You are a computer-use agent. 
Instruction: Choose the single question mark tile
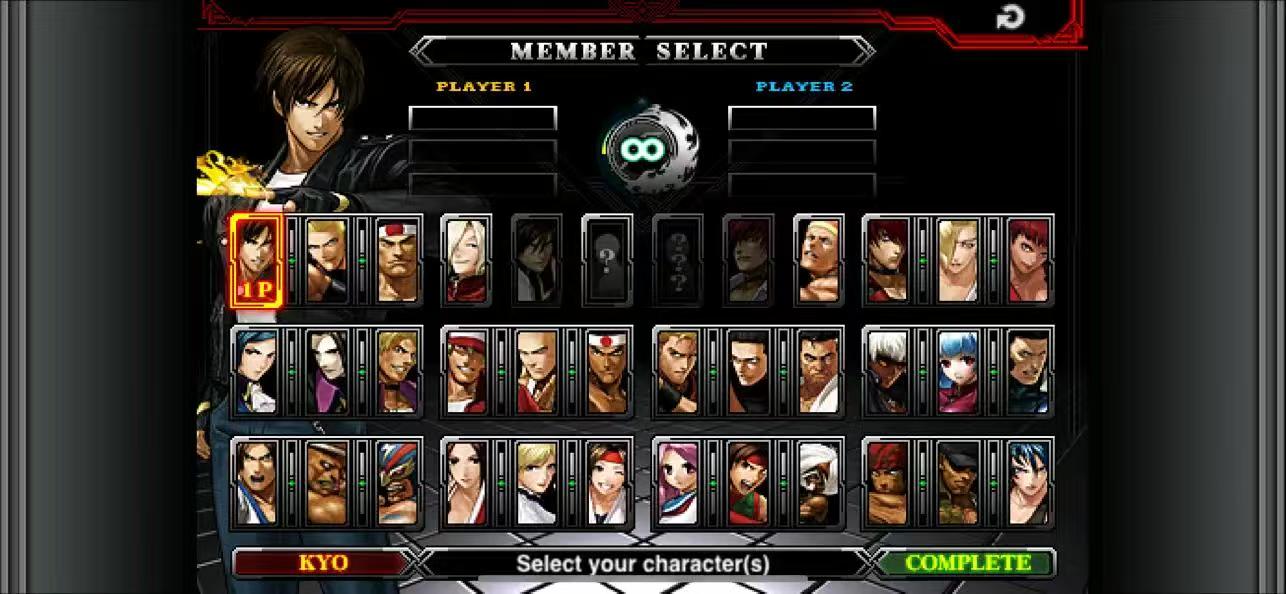(x=606, y=260)
